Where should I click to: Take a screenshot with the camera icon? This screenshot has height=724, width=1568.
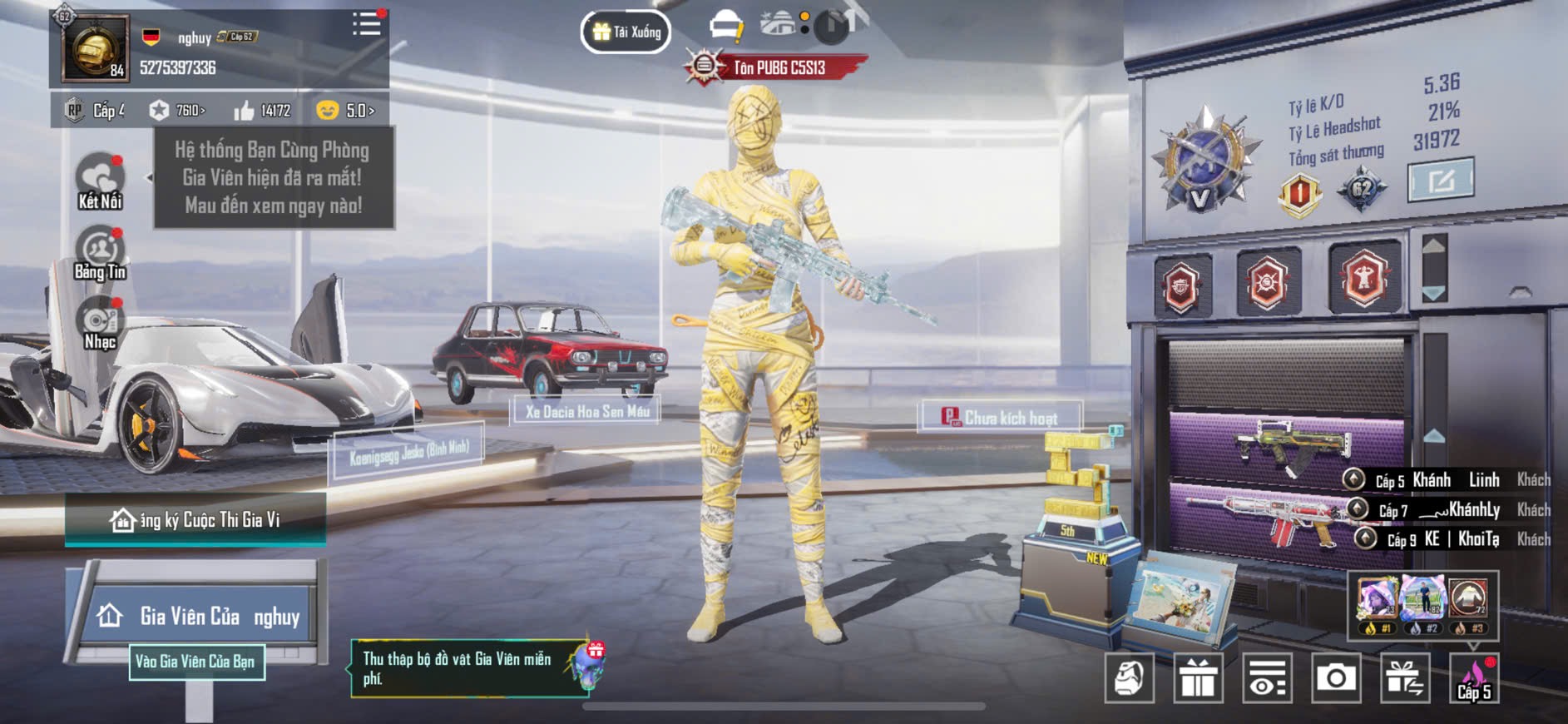click(1335, 678)
